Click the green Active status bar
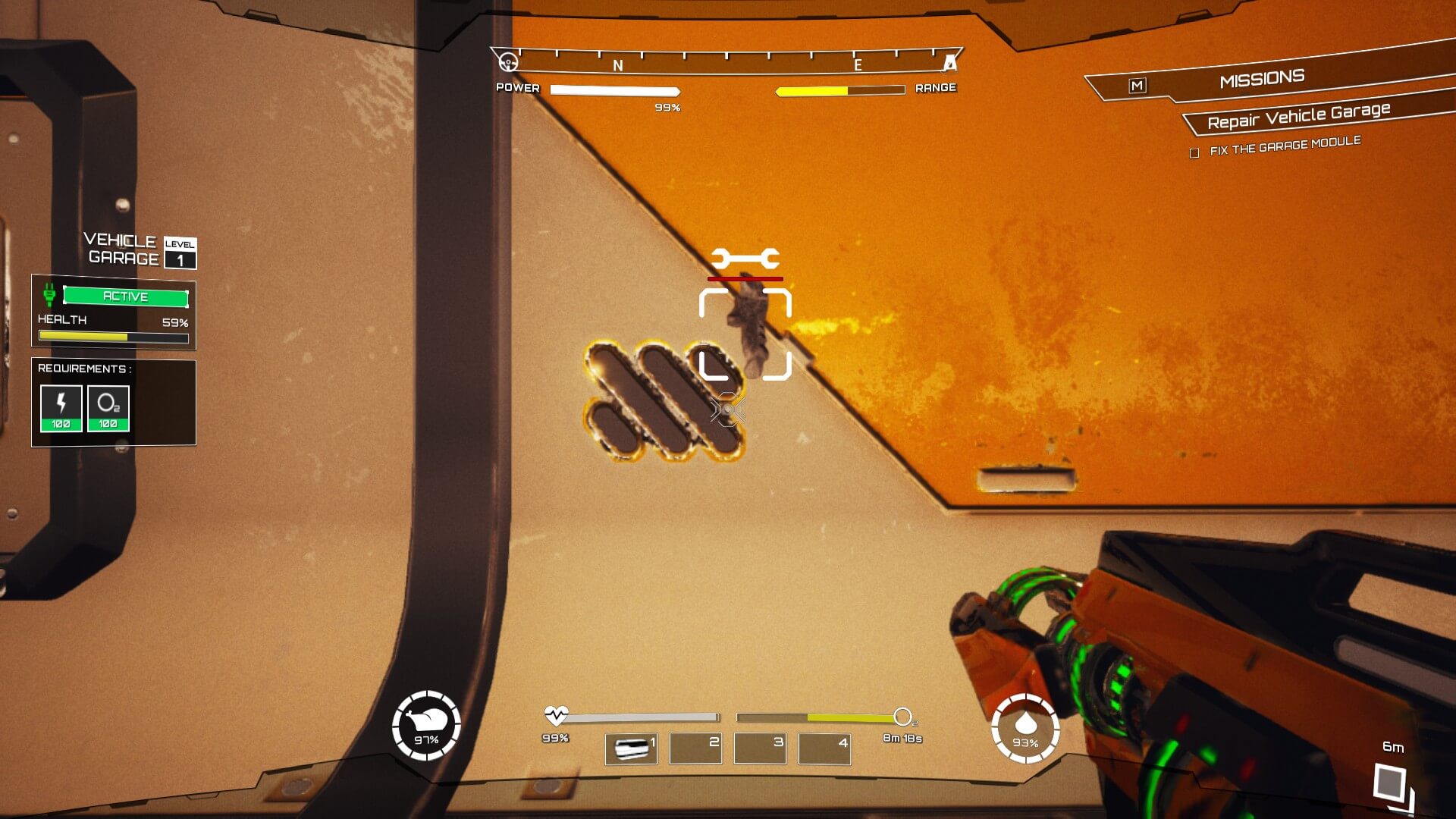1456x819 pixels. pos(126,297)
